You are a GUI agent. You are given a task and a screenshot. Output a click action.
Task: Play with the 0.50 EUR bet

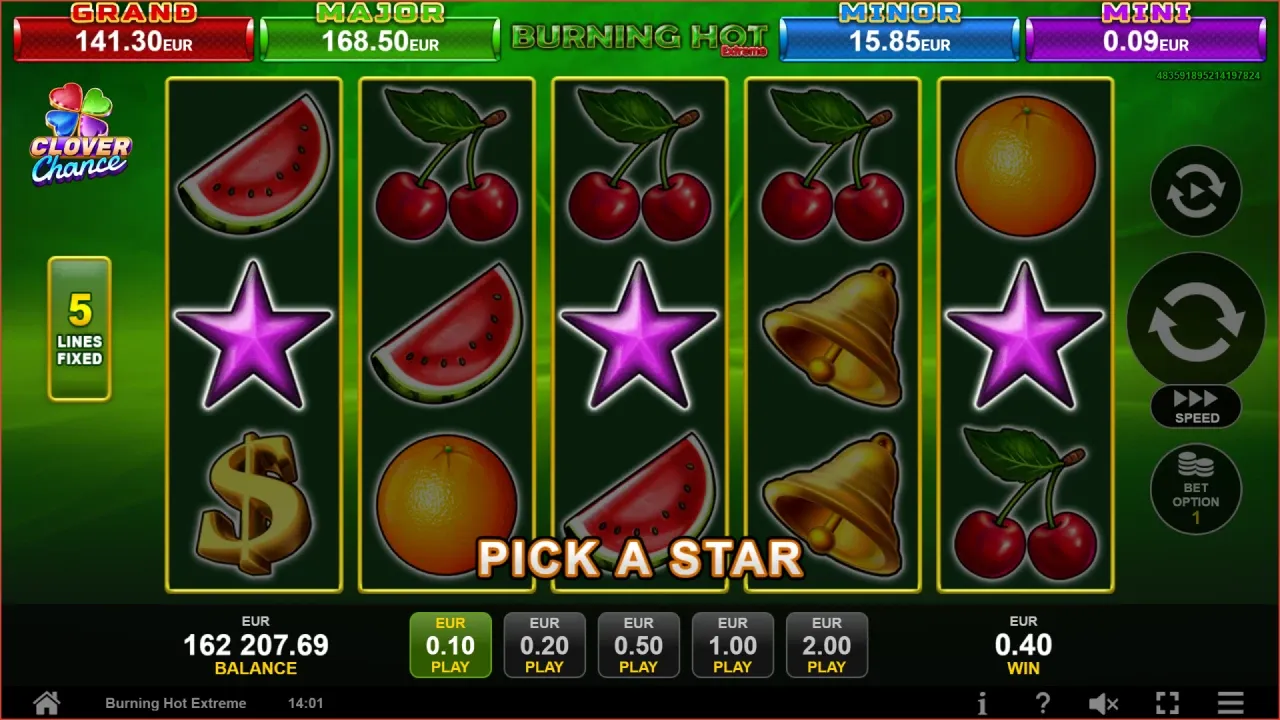click(x=638, y=645)
